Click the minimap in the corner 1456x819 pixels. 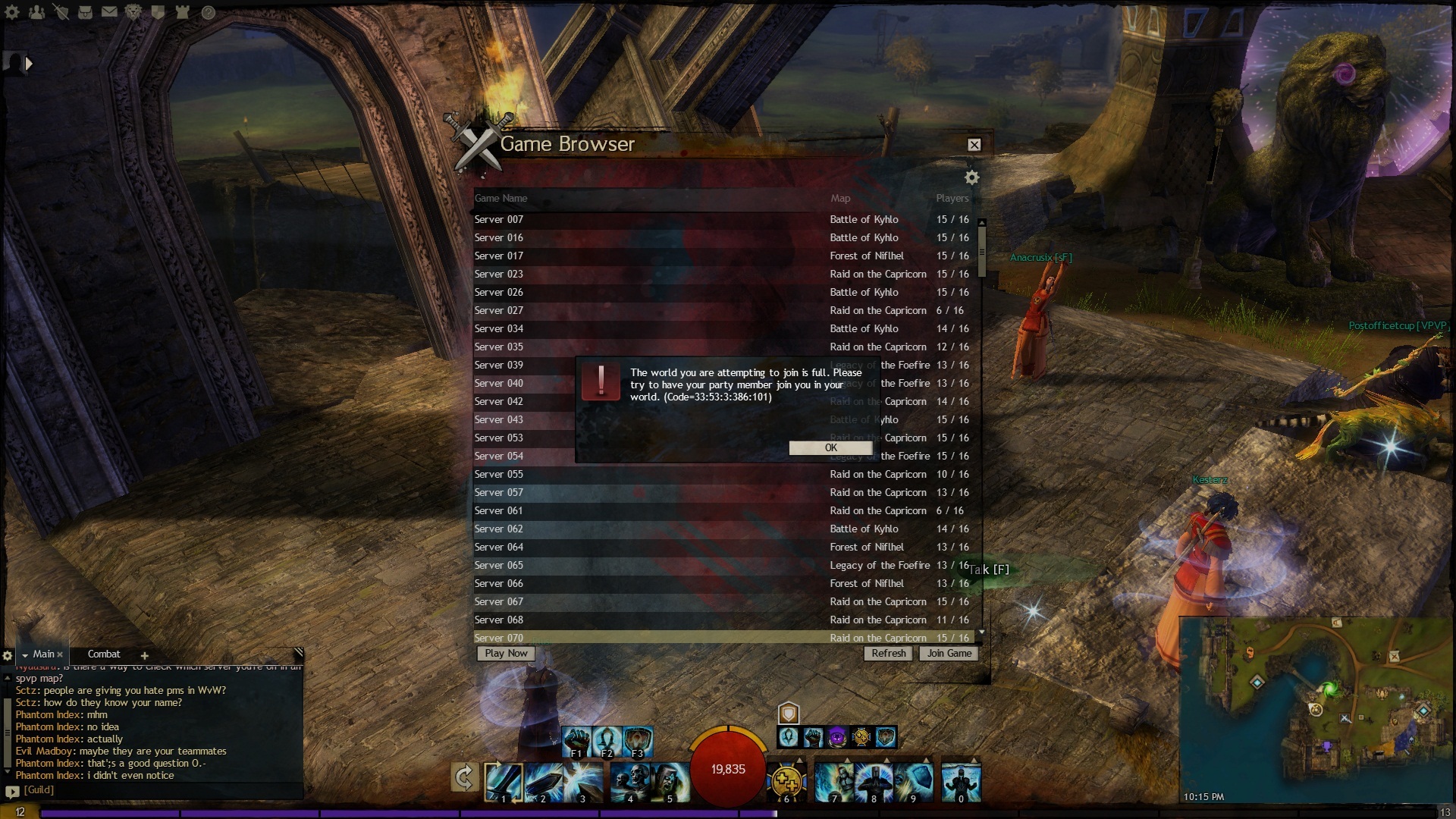(1316, 705)
